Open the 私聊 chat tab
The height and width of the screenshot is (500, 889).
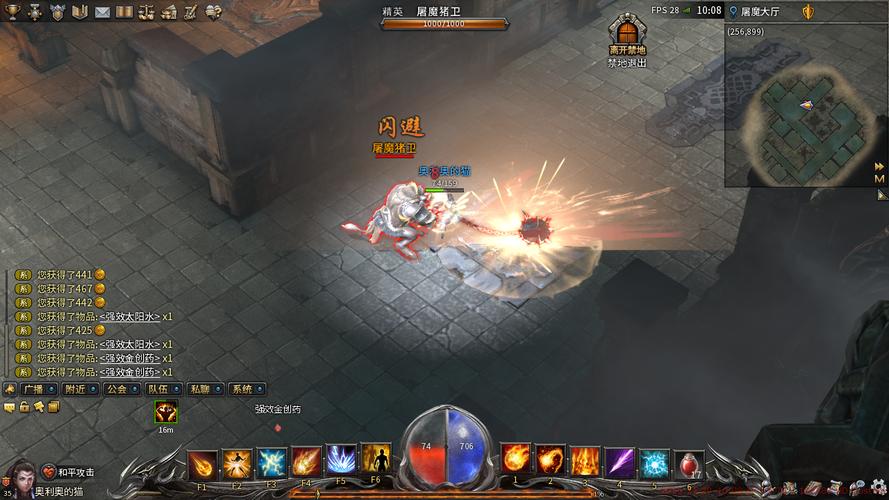[x=203, y=389]
